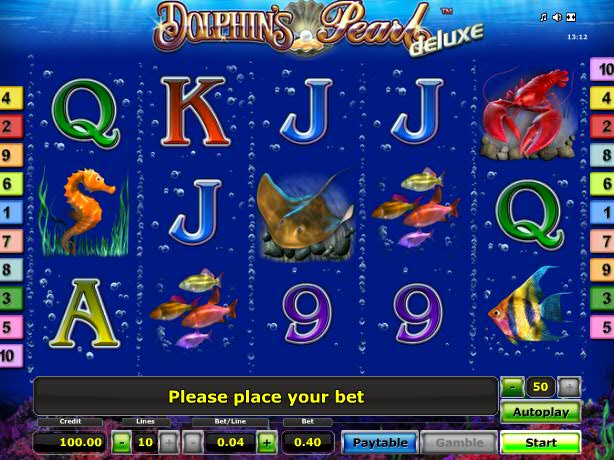This screenshot has width=614, height=460.
Task: Decrease the number of Lines
Action: pyautogui.click(x=121, y=441)
